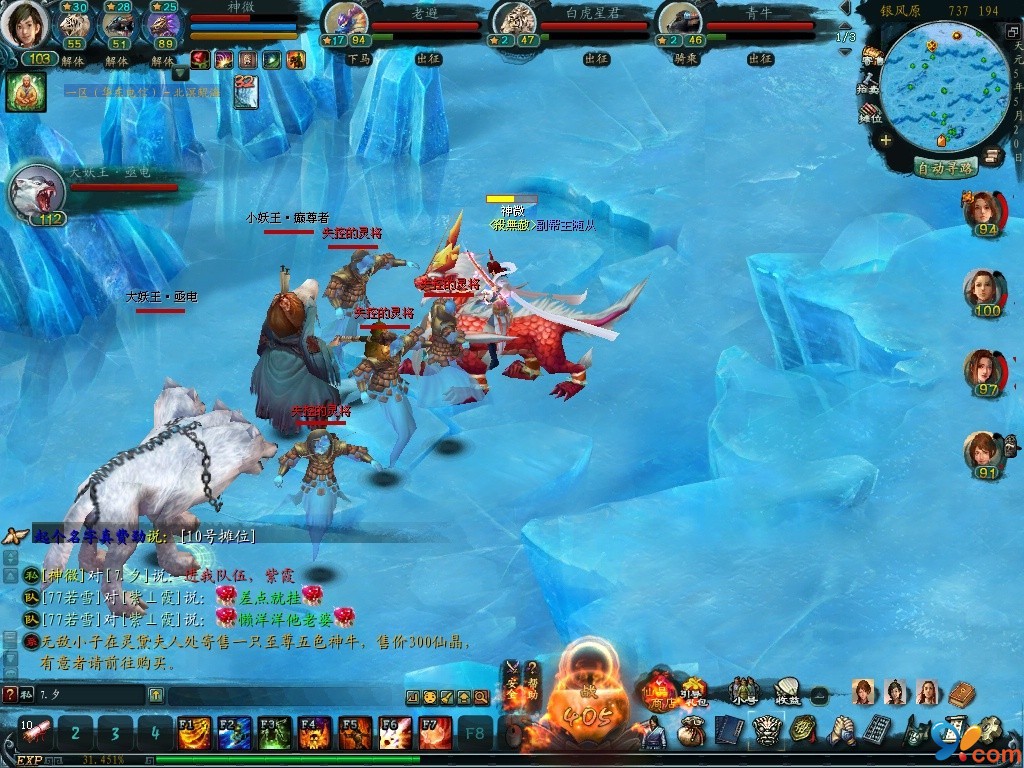Click the 自动寻路 auto-pathfinding button
This screenshot has height=768, width=1024.
pos(944,168)
